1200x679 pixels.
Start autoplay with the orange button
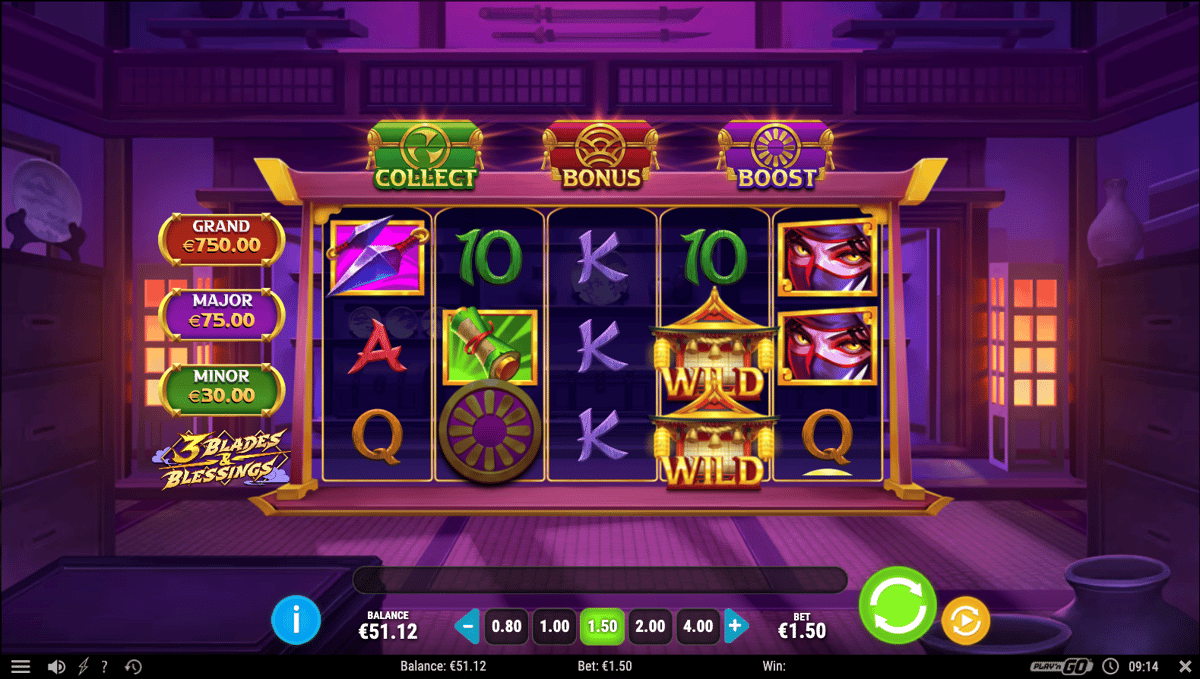click(x=965, y=621)
